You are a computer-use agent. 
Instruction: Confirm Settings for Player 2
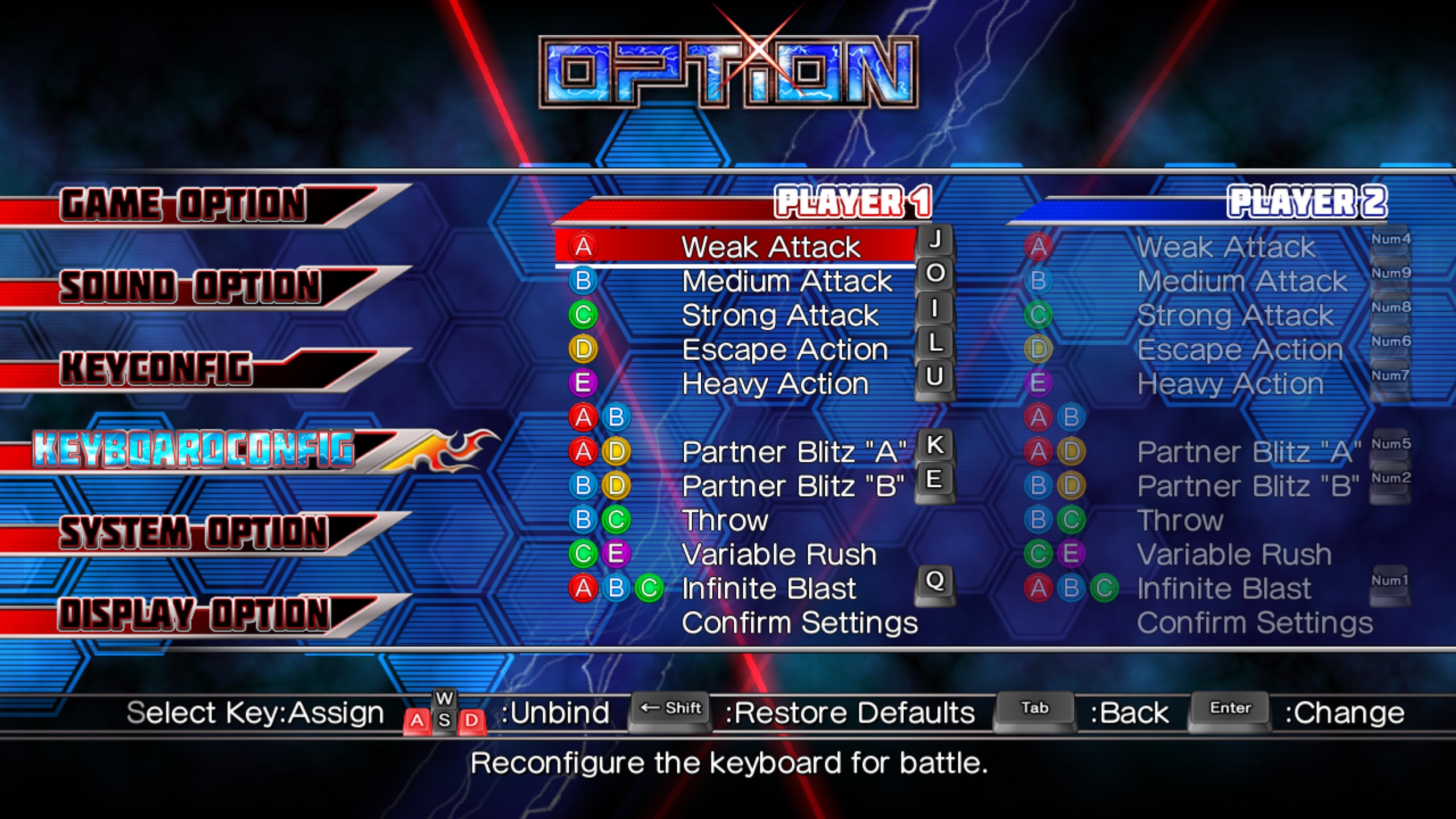[x=1254, y=623]
